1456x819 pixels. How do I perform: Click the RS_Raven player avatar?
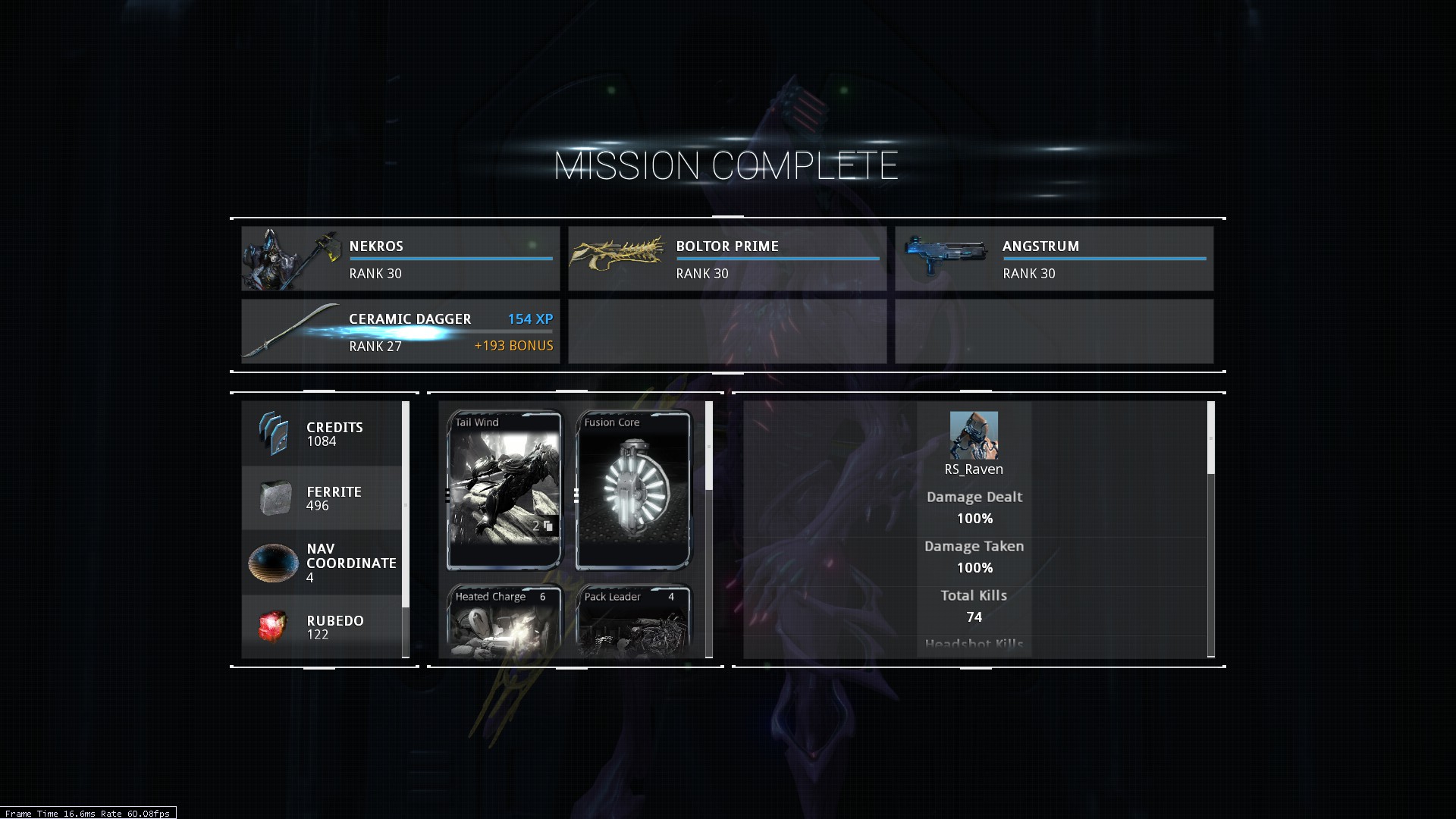pyautogui.click(x=974, y=435)
